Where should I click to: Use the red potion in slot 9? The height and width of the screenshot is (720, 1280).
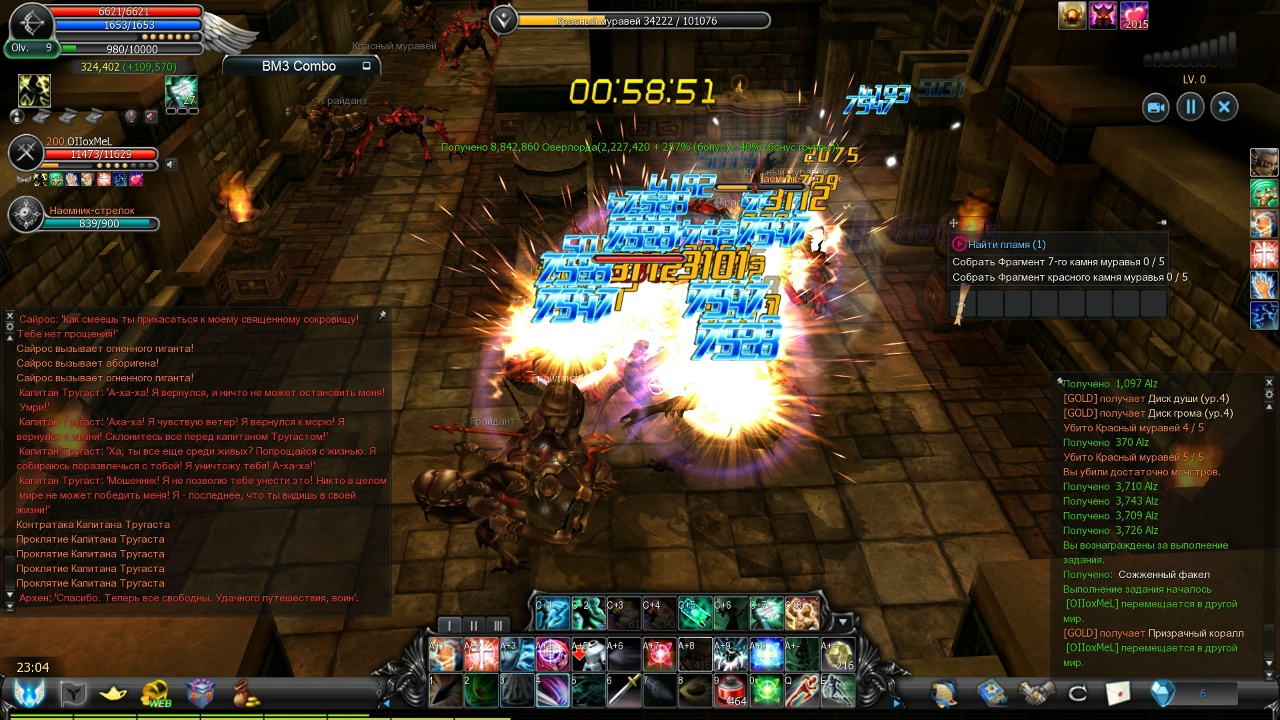730,690
